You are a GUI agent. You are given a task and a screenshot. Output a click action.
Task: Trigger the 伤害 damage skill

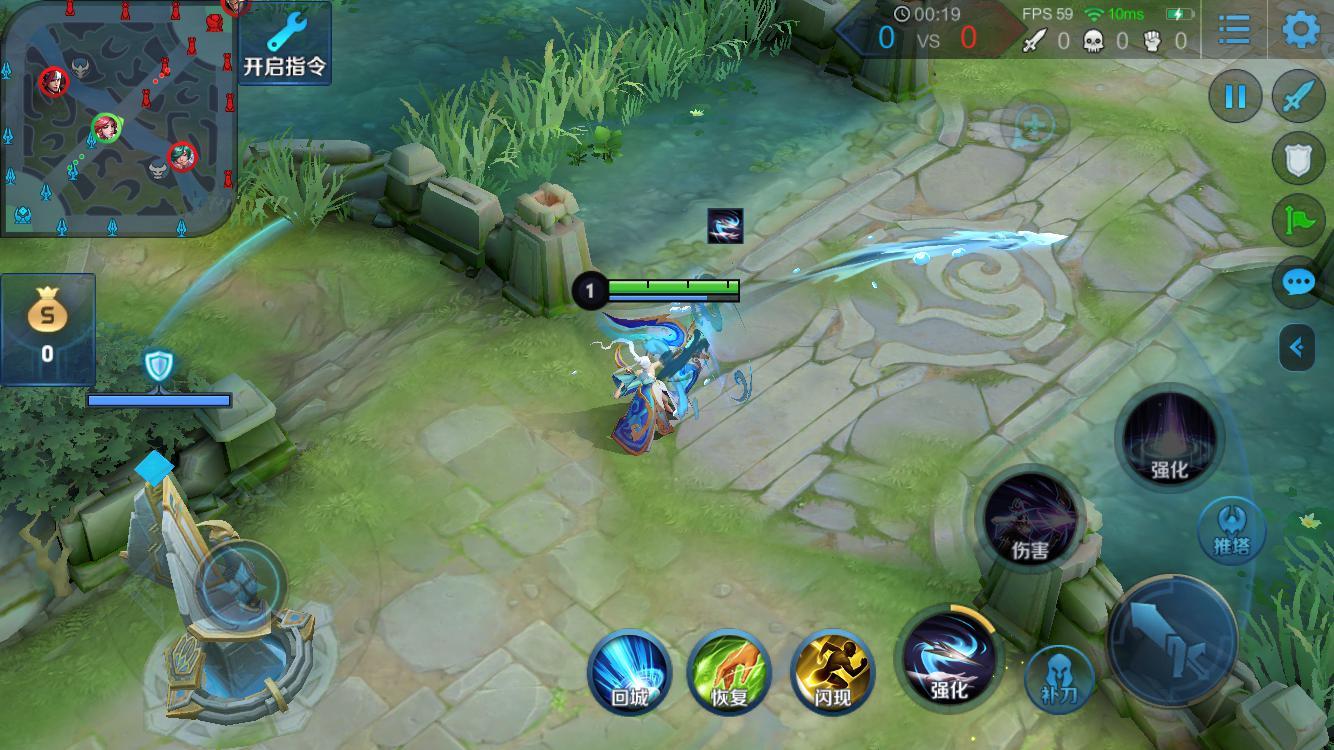[1029, 520]
